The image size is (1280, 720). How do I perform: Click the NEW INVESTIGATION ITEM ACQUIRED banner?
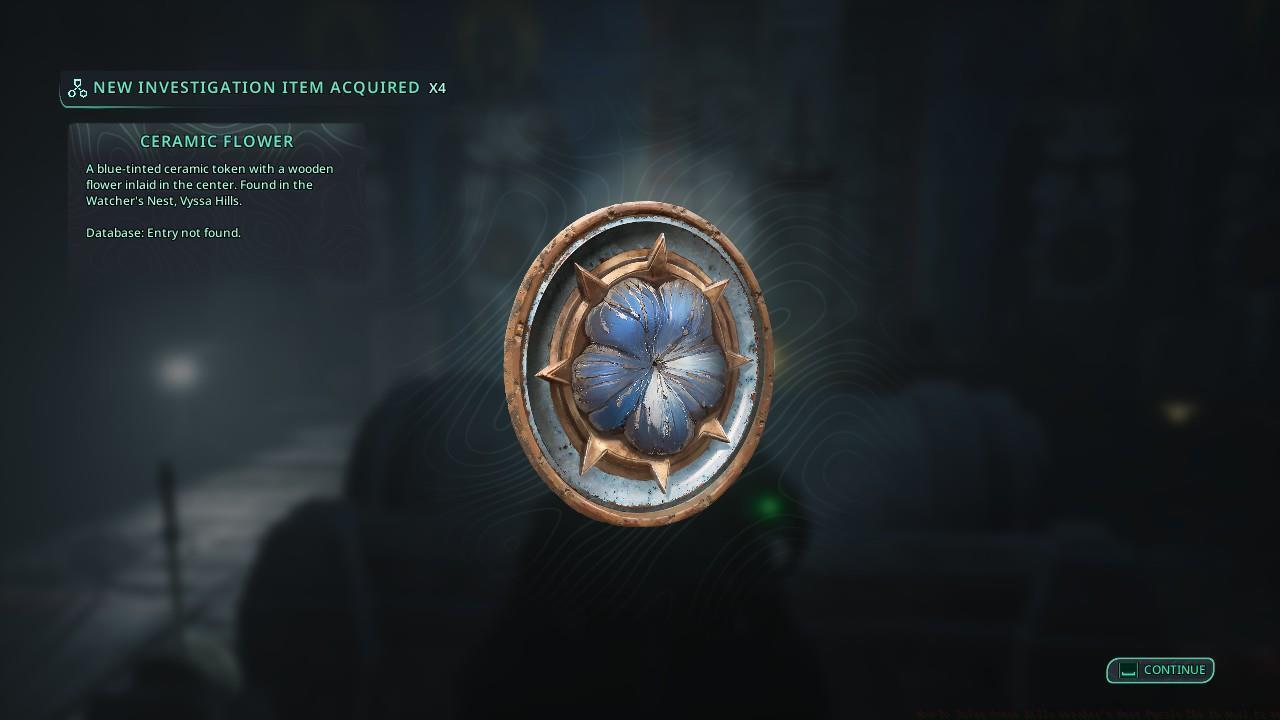click(257, 87)
